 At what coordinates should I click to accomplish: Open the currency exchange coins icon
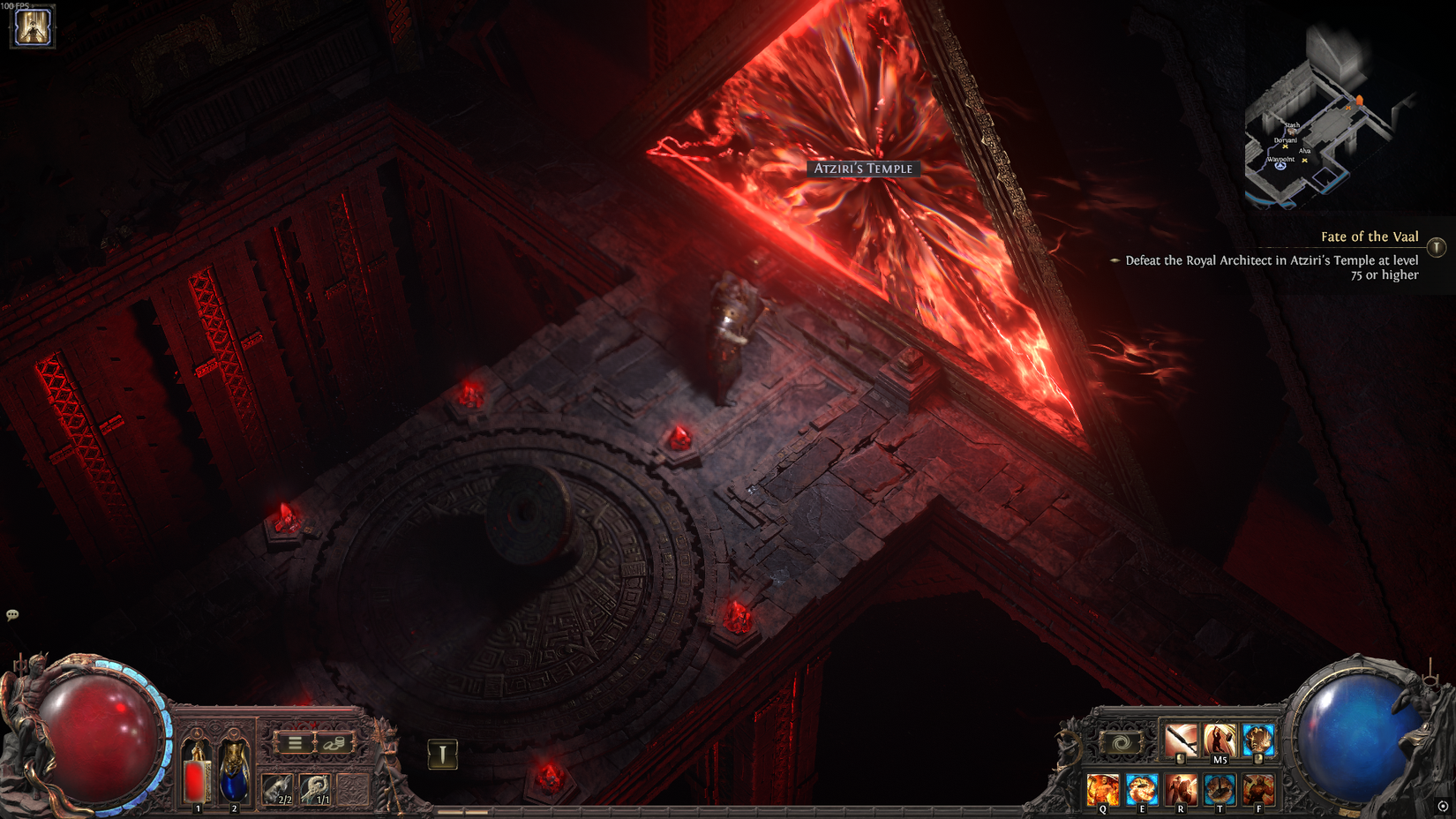point(334,742)
